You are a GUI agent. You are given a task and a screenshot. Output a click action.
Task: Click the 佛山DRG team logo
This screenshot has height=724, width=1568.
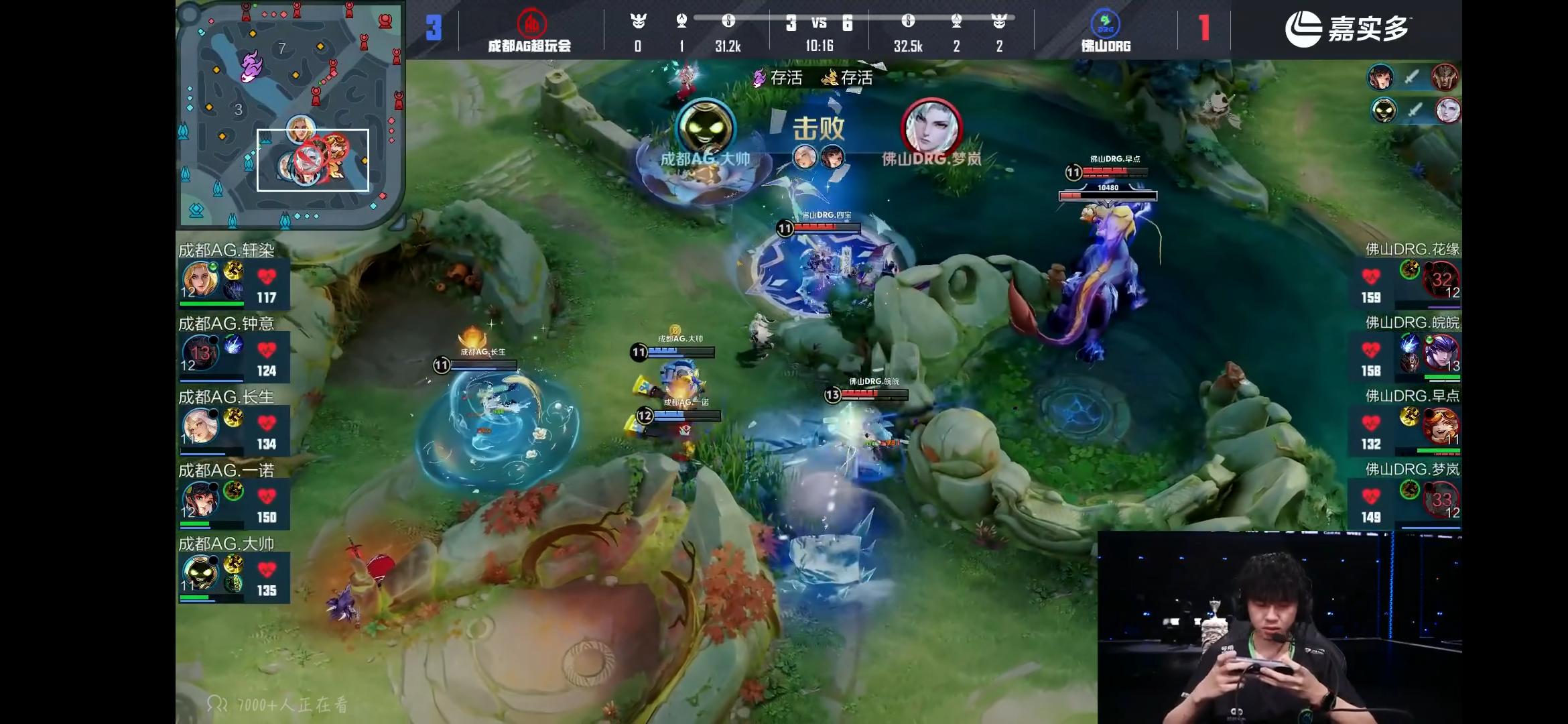[1105, 23]
